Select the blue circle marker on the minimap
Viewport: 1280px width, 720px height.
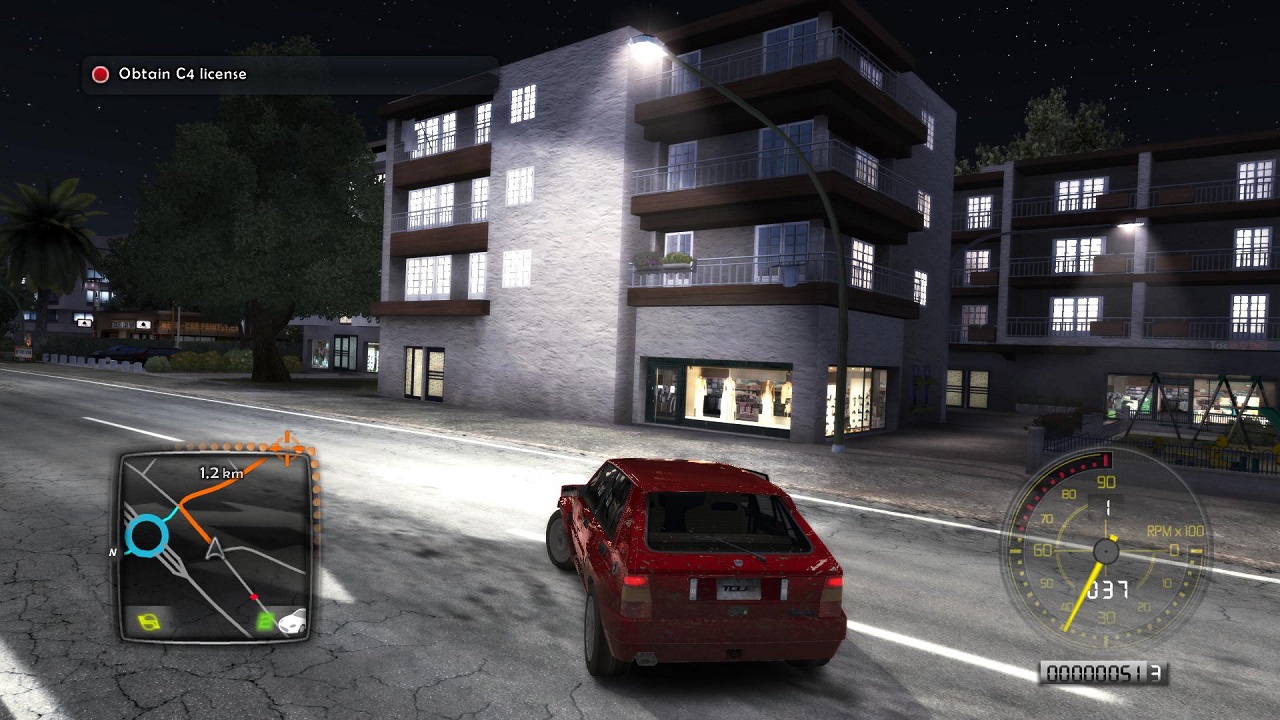pos(147,536)
